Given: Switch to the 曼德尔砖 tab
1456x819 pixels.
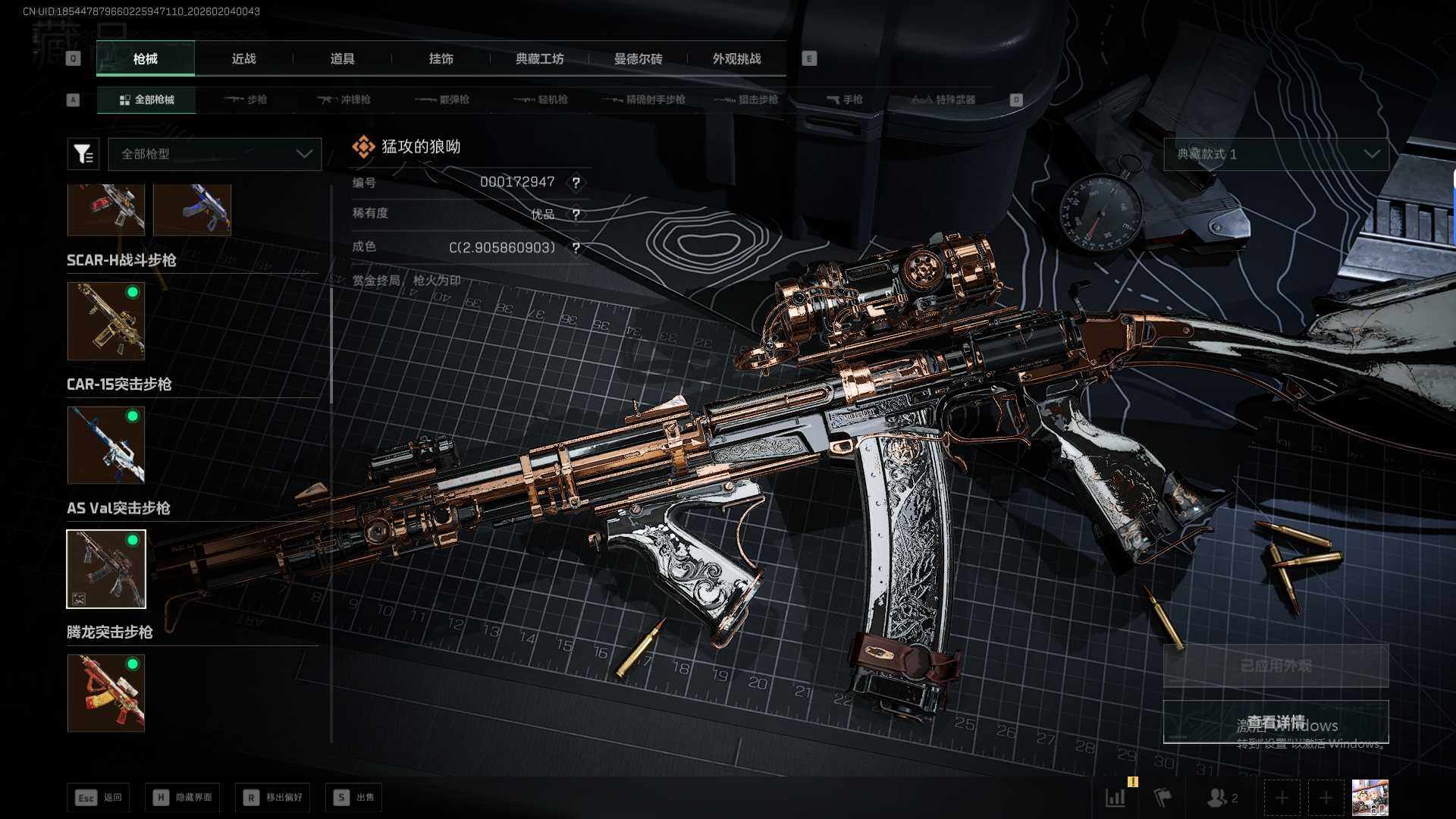Looking at the screenshot, I should pyautogui.click(x=638, y=58).
